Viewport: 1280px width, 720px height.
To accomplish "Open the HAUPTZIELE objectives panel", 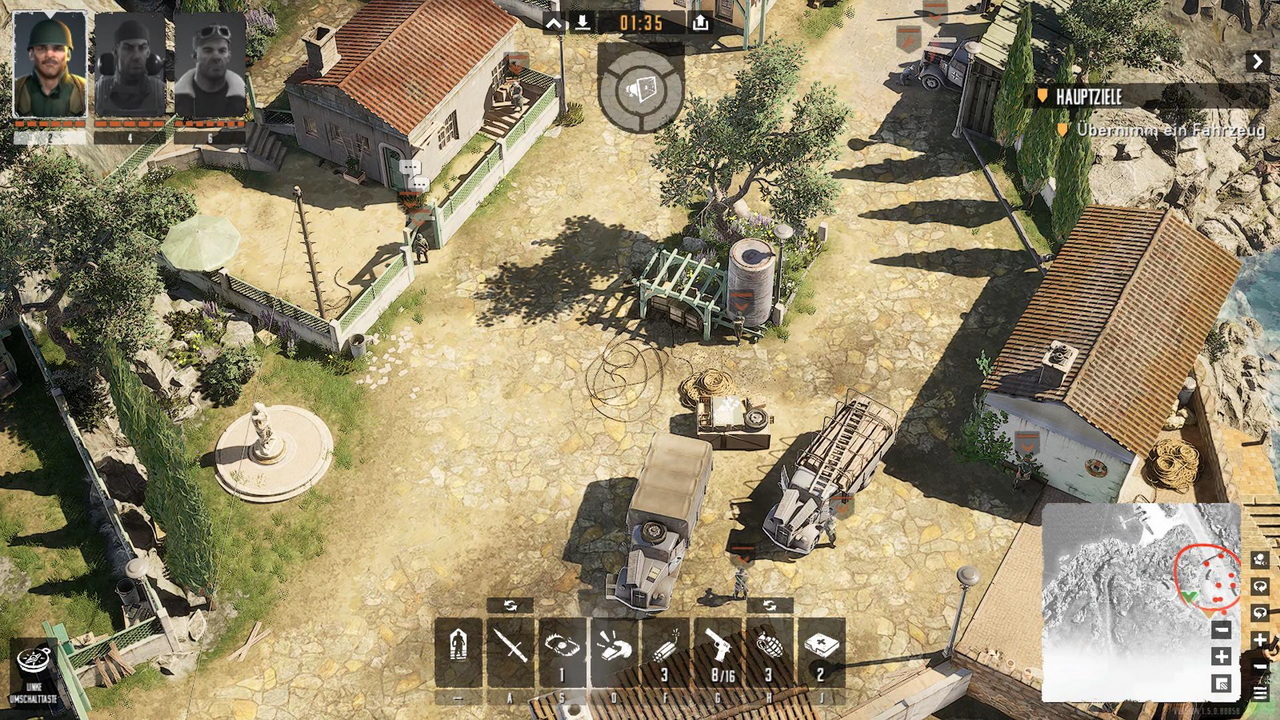I will (1090, 97).
